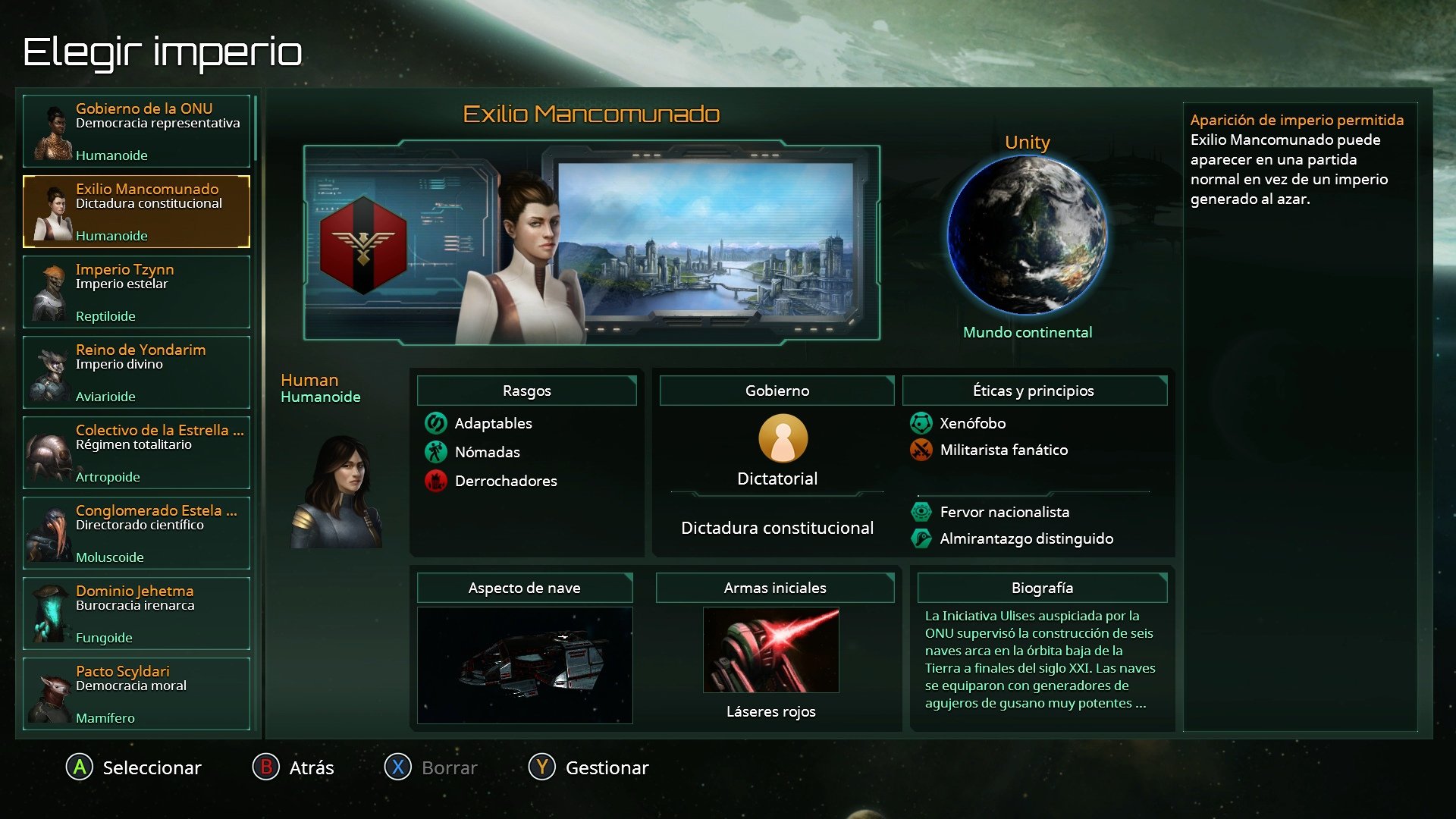The width and height of the screenshot is (1456, 819).
Task: Open the Gobierno panel header
Action: [777, 391]
